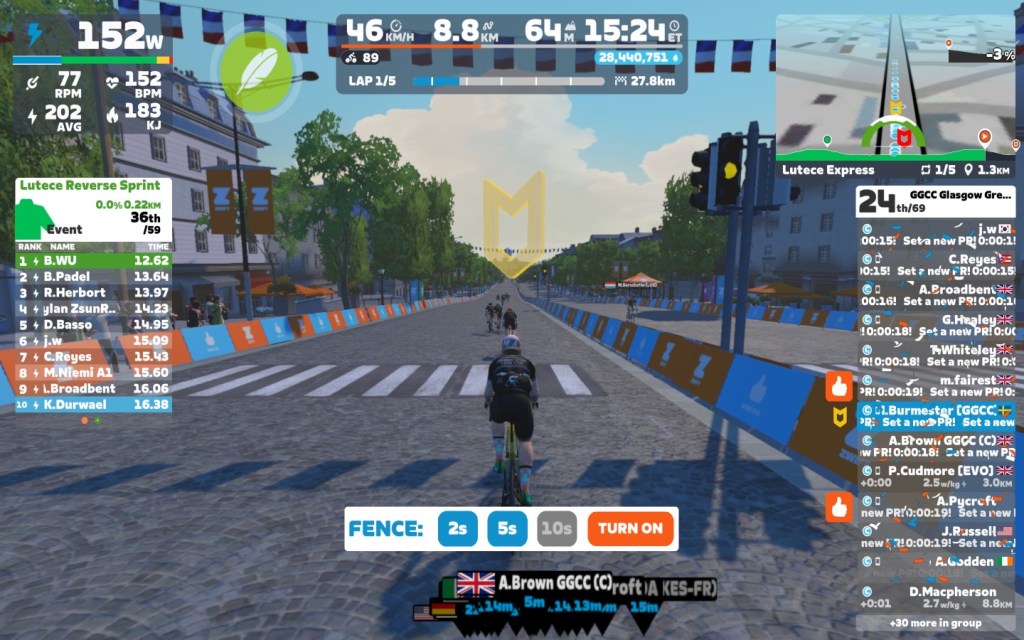1024x640 pixels.
Task: Open the GGCC Glasgow event position header
Action: 935,201
